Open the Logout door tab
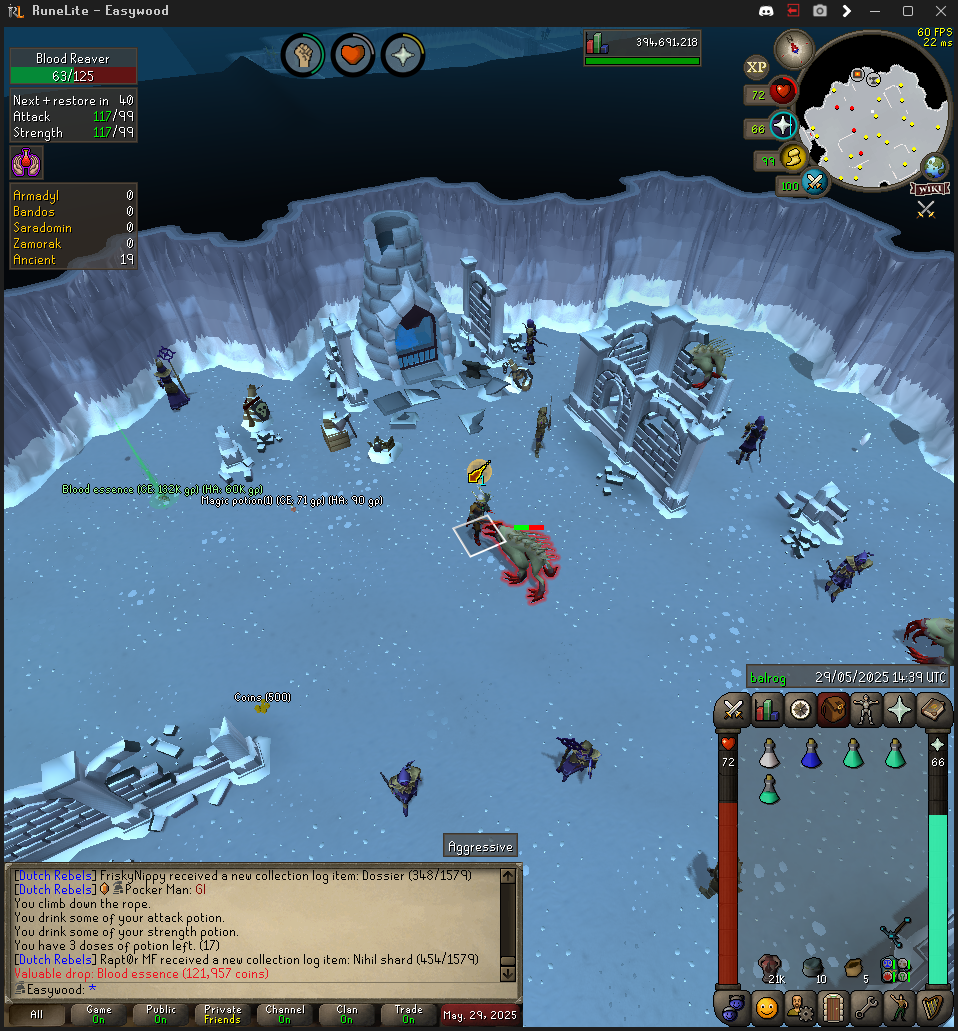 pyautogui.click(x=832, y=1006)
